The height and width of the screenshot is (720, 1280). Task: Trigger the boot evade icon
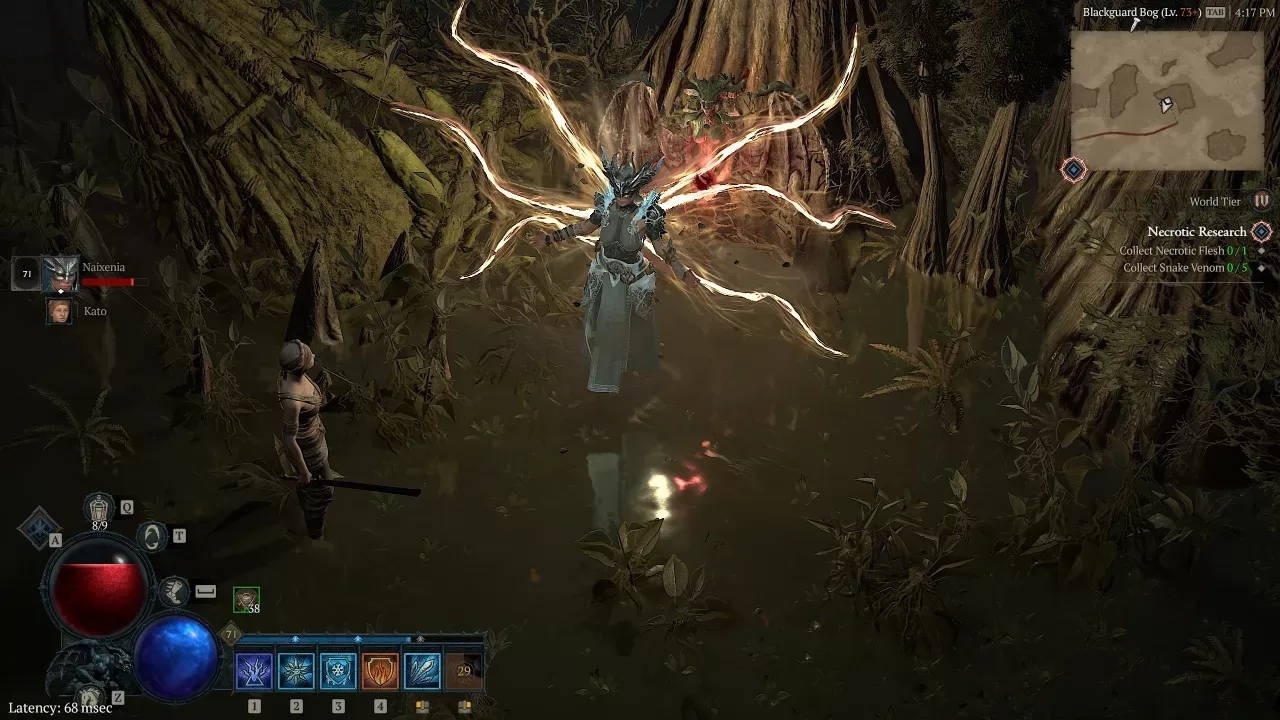pyautogui.click(x=174, y=590)
